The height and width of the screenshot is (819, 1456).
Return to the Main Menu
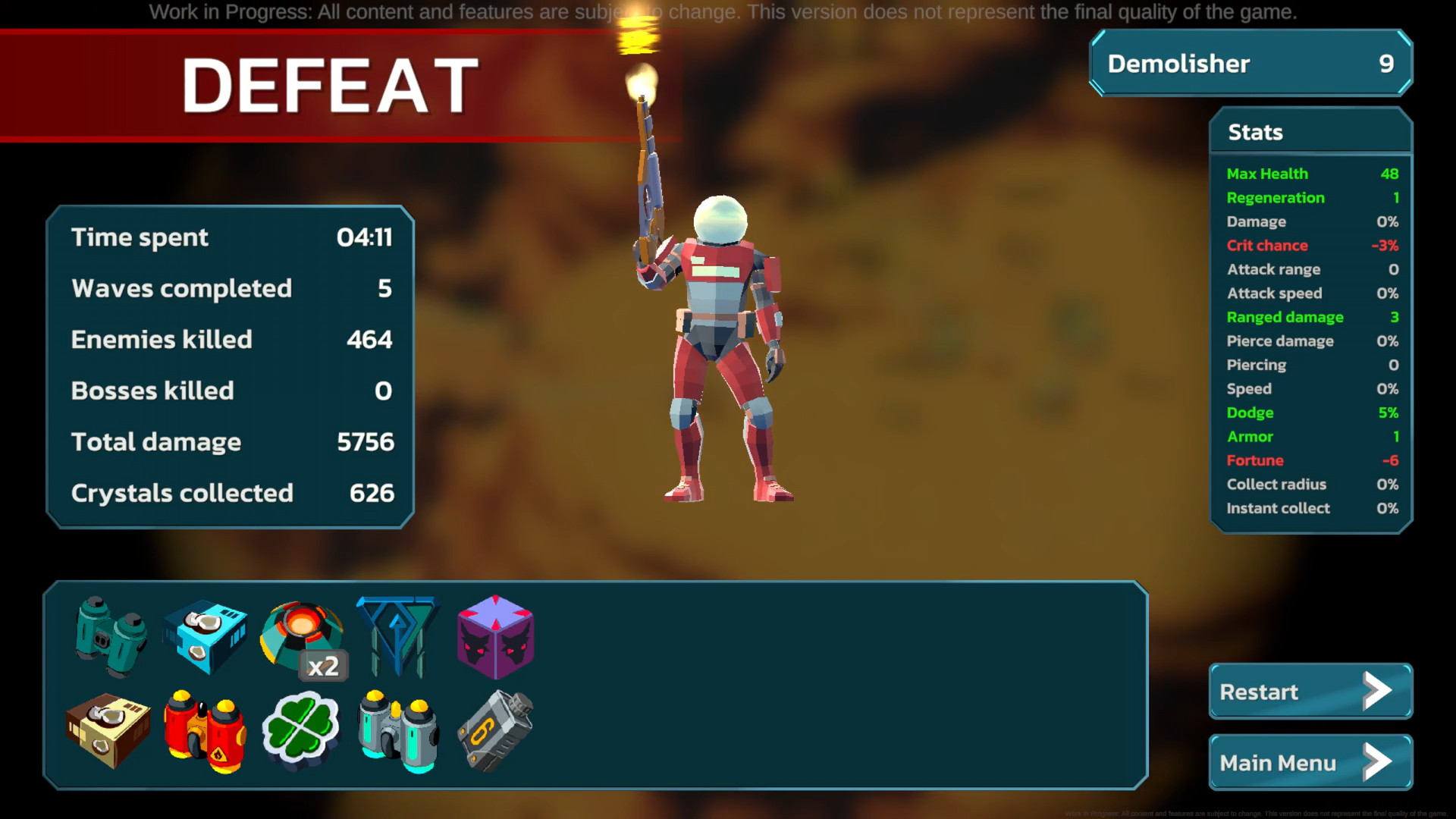click(1310, 762)
